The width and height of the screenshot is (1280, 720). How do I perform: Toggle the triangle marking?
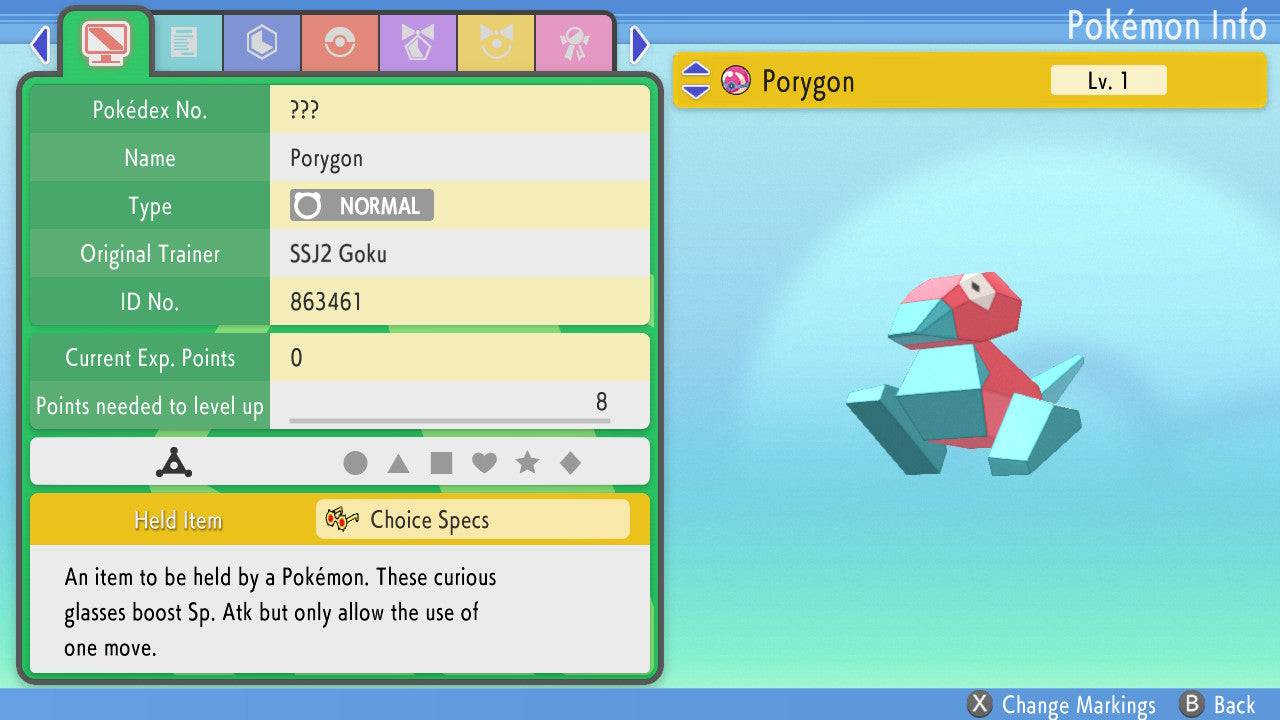coord(398,463)
